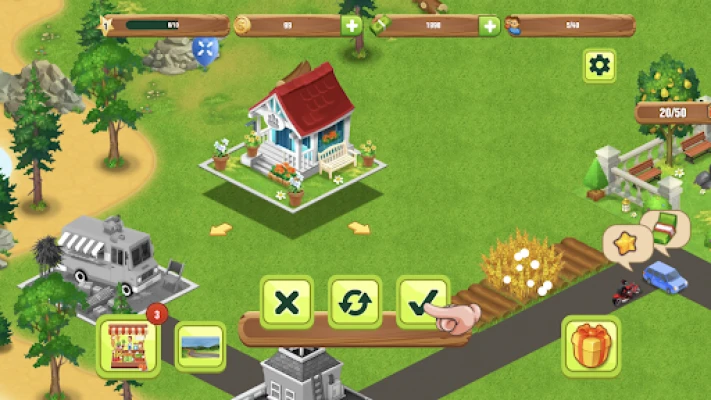Click the blue arrows shield icon
The height and width of the screenshot is (400, 711).
pyautogui.click(x=206, y=49)
